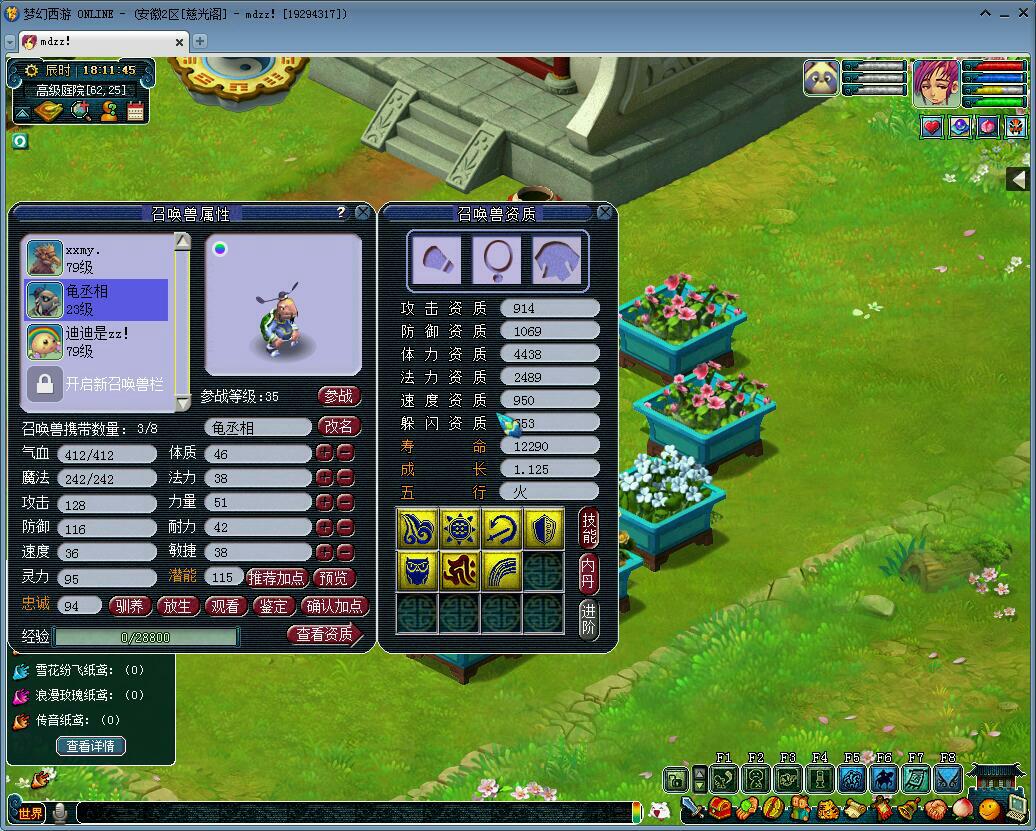1036x831 pixels.
Task: Click the 观看 view button
Action: [225, 605]
